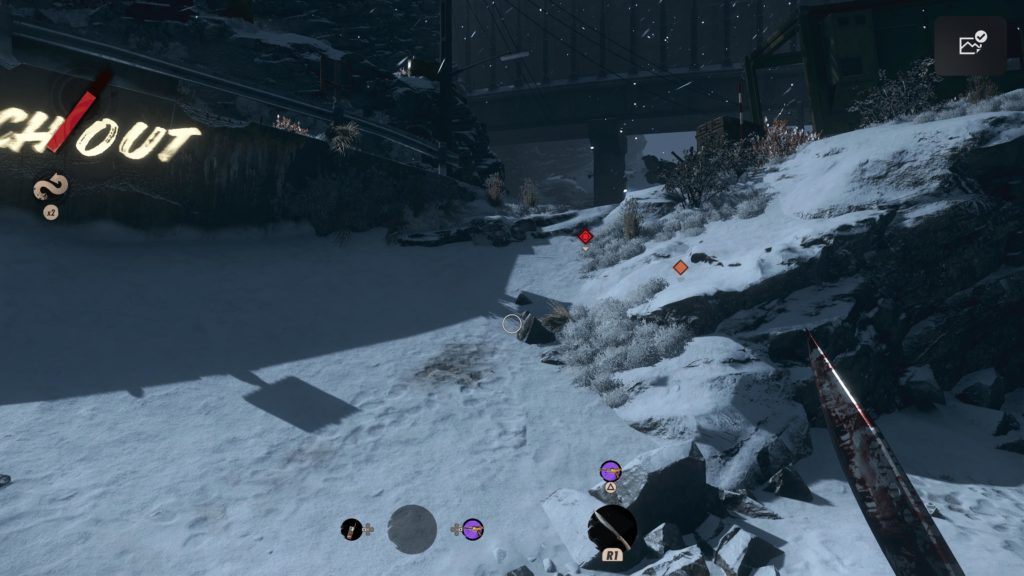Select the red diamond objective marker
Viewport: 1024px width, 576px height.
click(586, 237)
